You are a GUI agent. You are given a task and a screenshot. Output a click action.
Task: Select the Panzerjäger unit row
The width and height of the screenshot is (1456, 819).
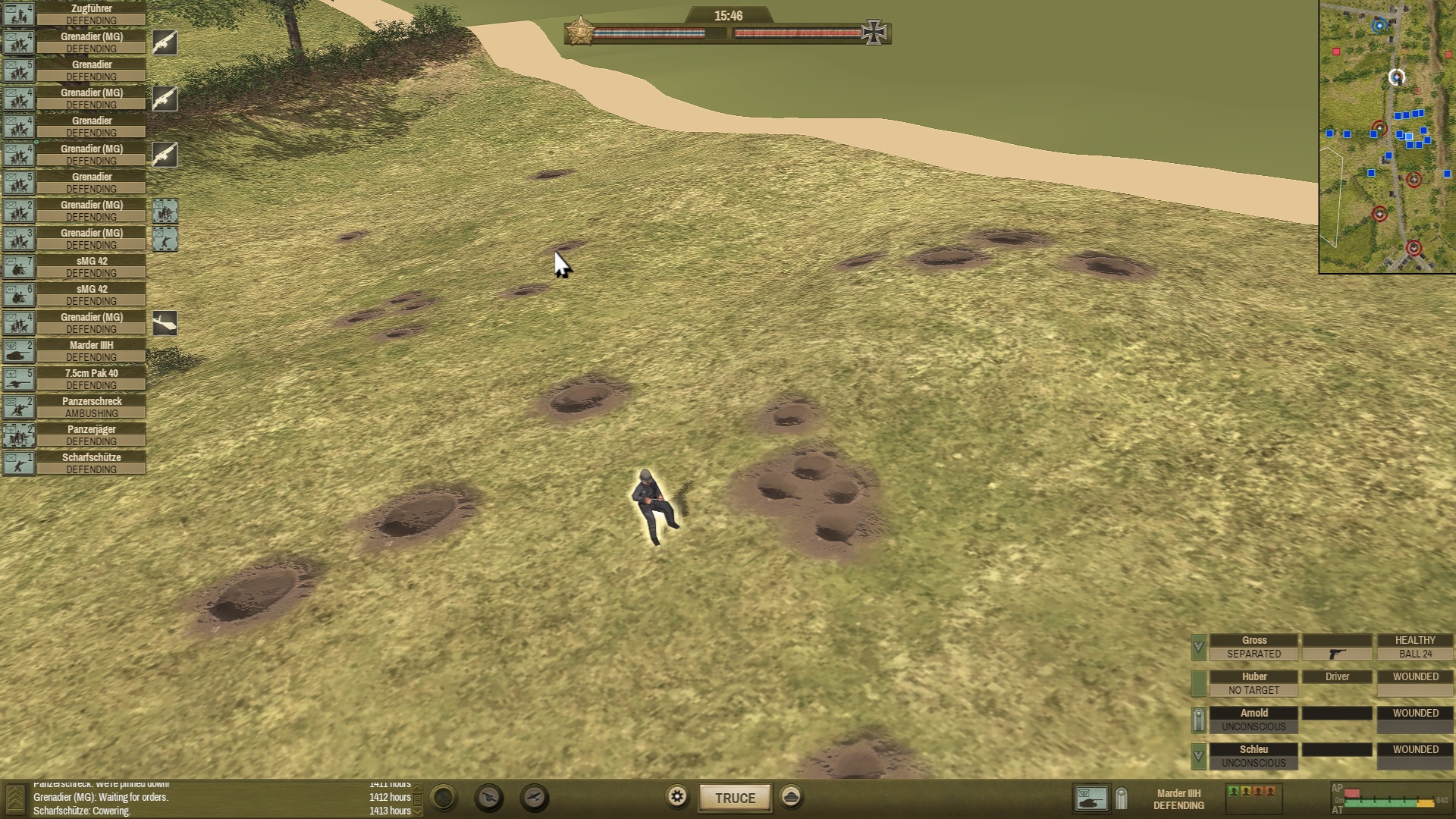pos(91,435)
